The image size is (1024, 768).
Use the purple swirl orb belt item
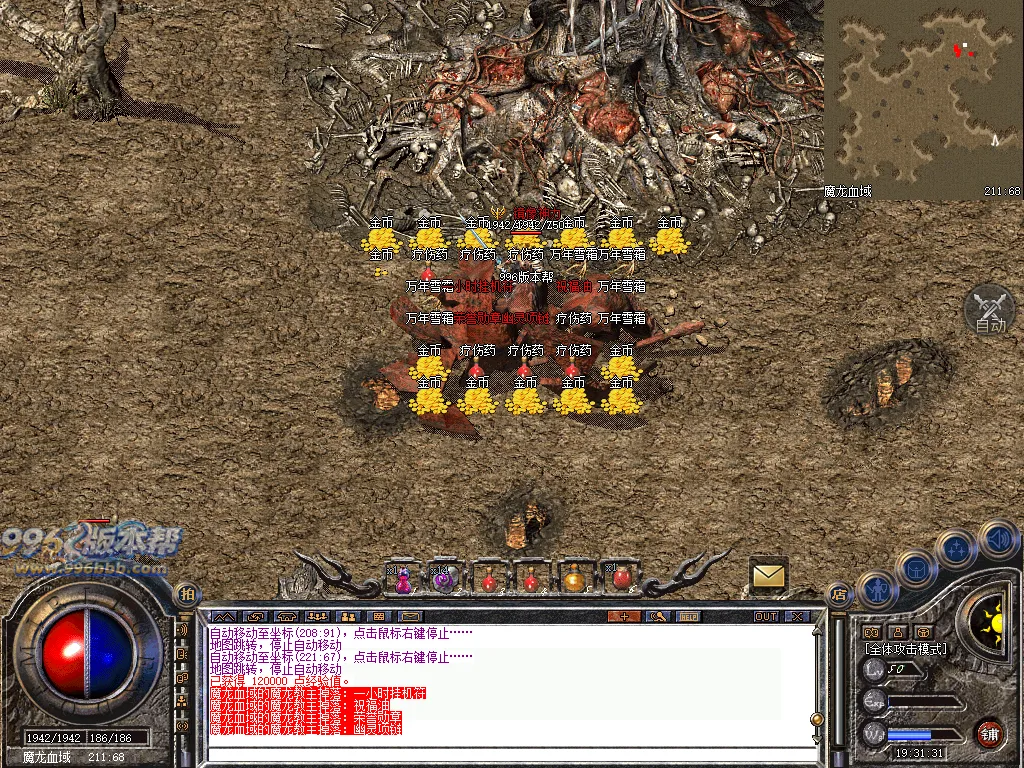[x=446, y=579]
